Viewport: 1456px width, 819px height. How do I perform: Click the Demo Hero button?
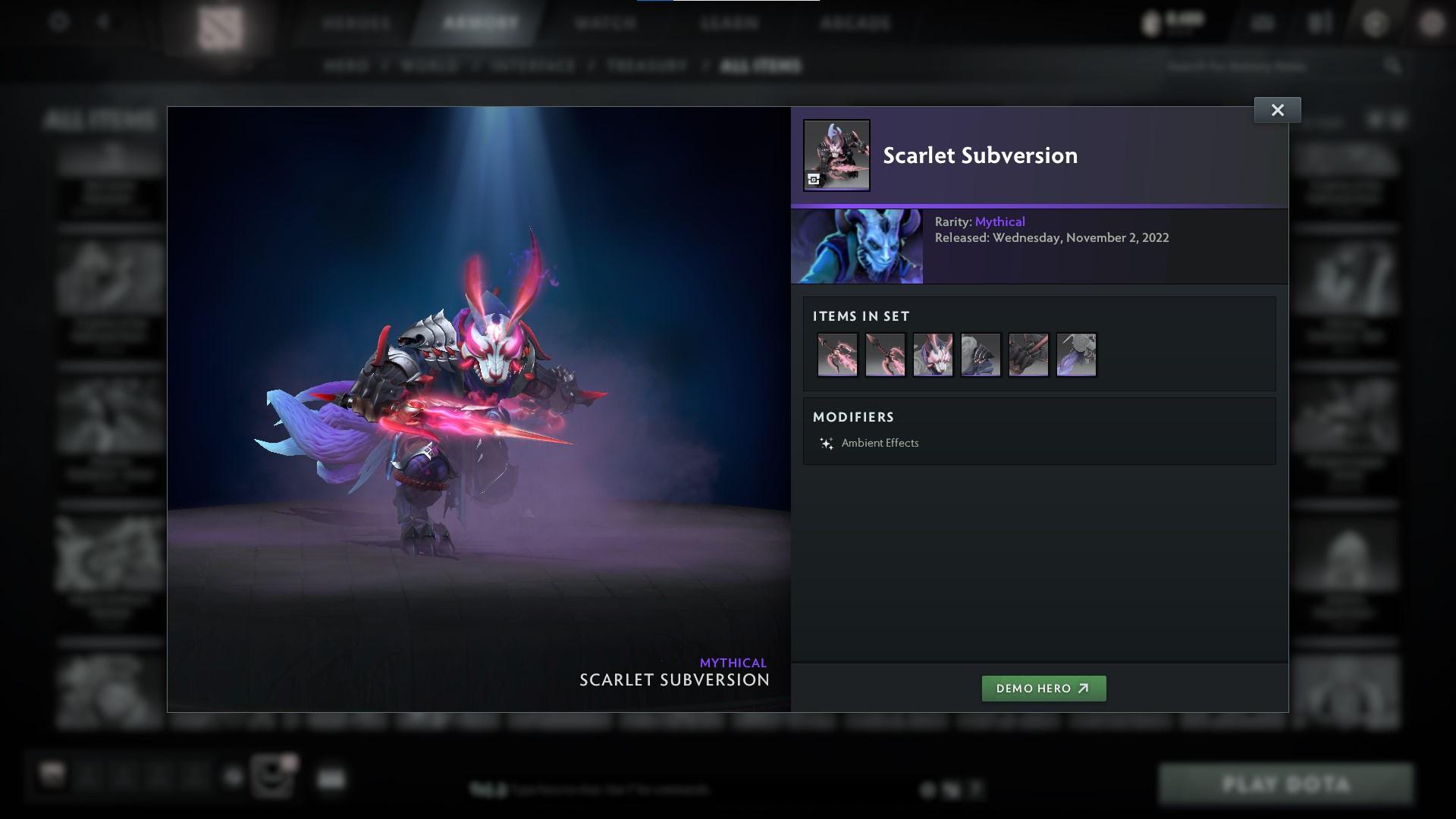1043,689
